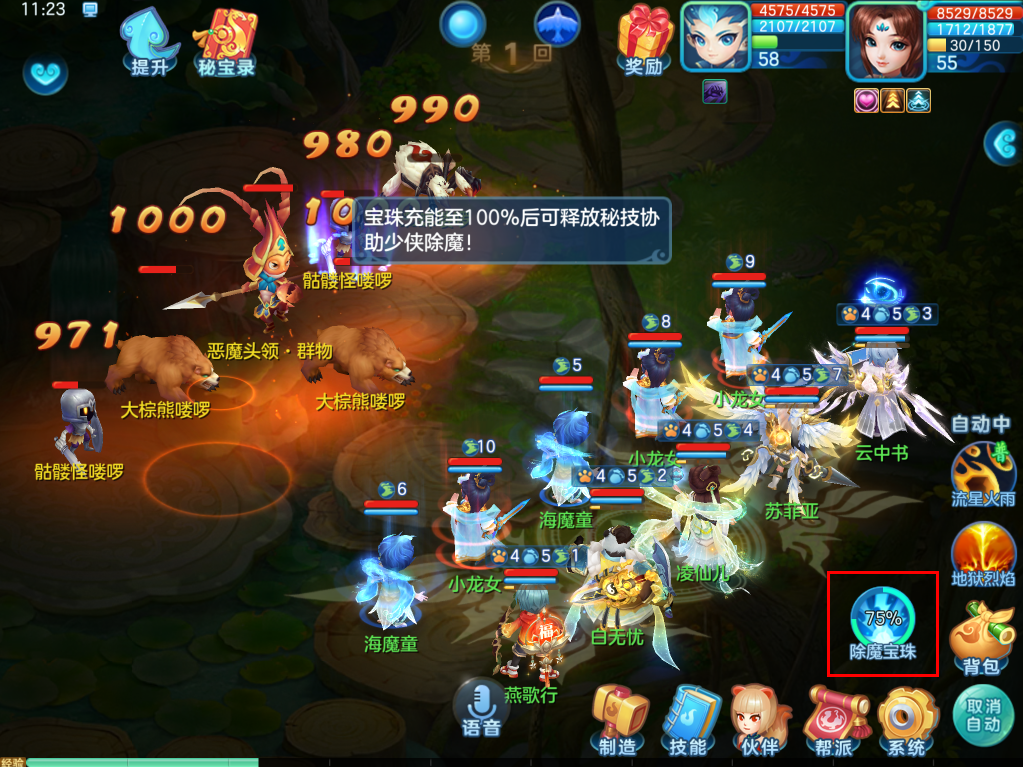Select the 地狱烈焰 skill icon
1023x767 pixels.
pyautogui.click(x=983, y=553)
